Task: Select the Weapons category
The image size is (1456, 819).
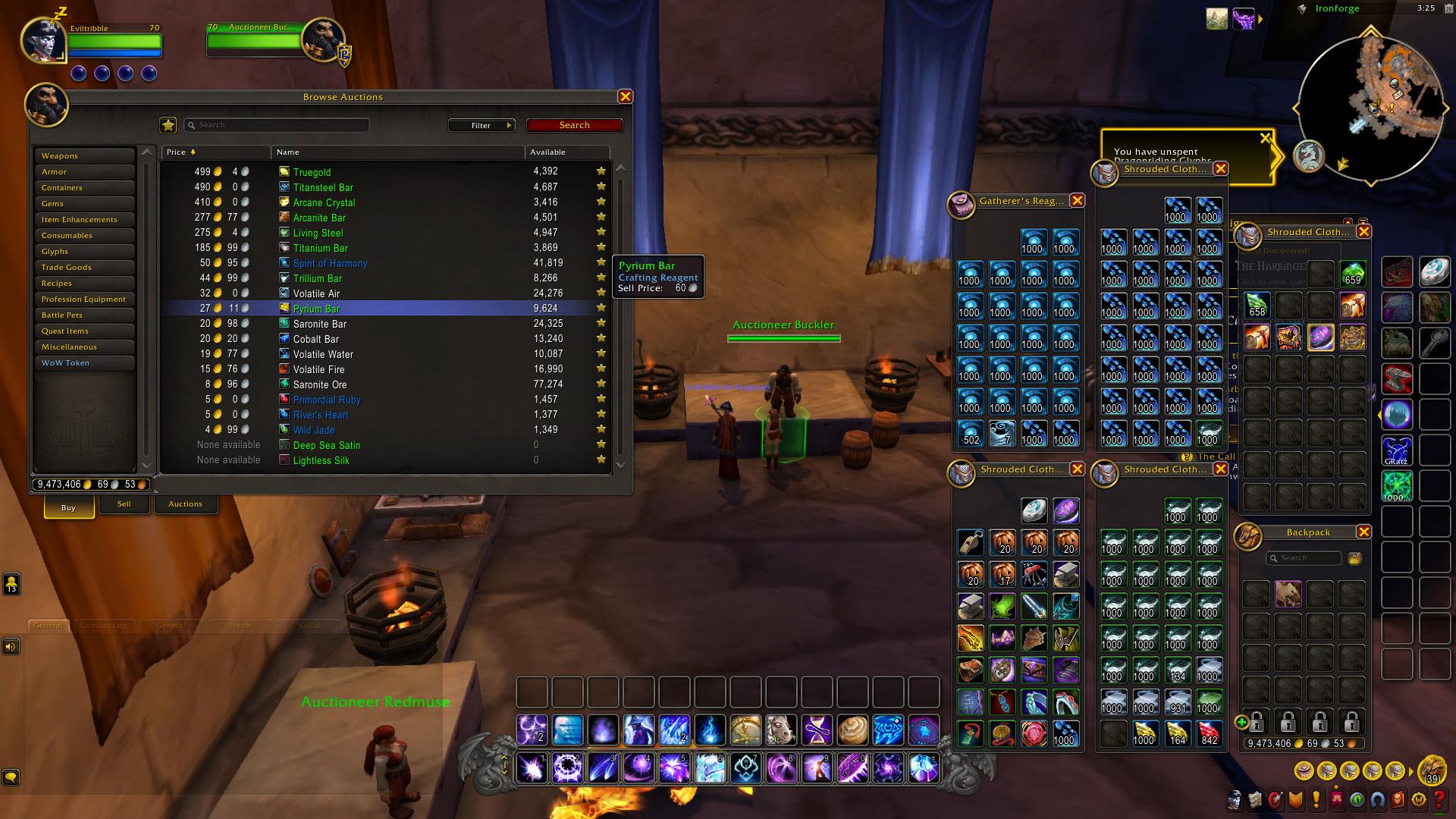Action: (x=83, y=155)
